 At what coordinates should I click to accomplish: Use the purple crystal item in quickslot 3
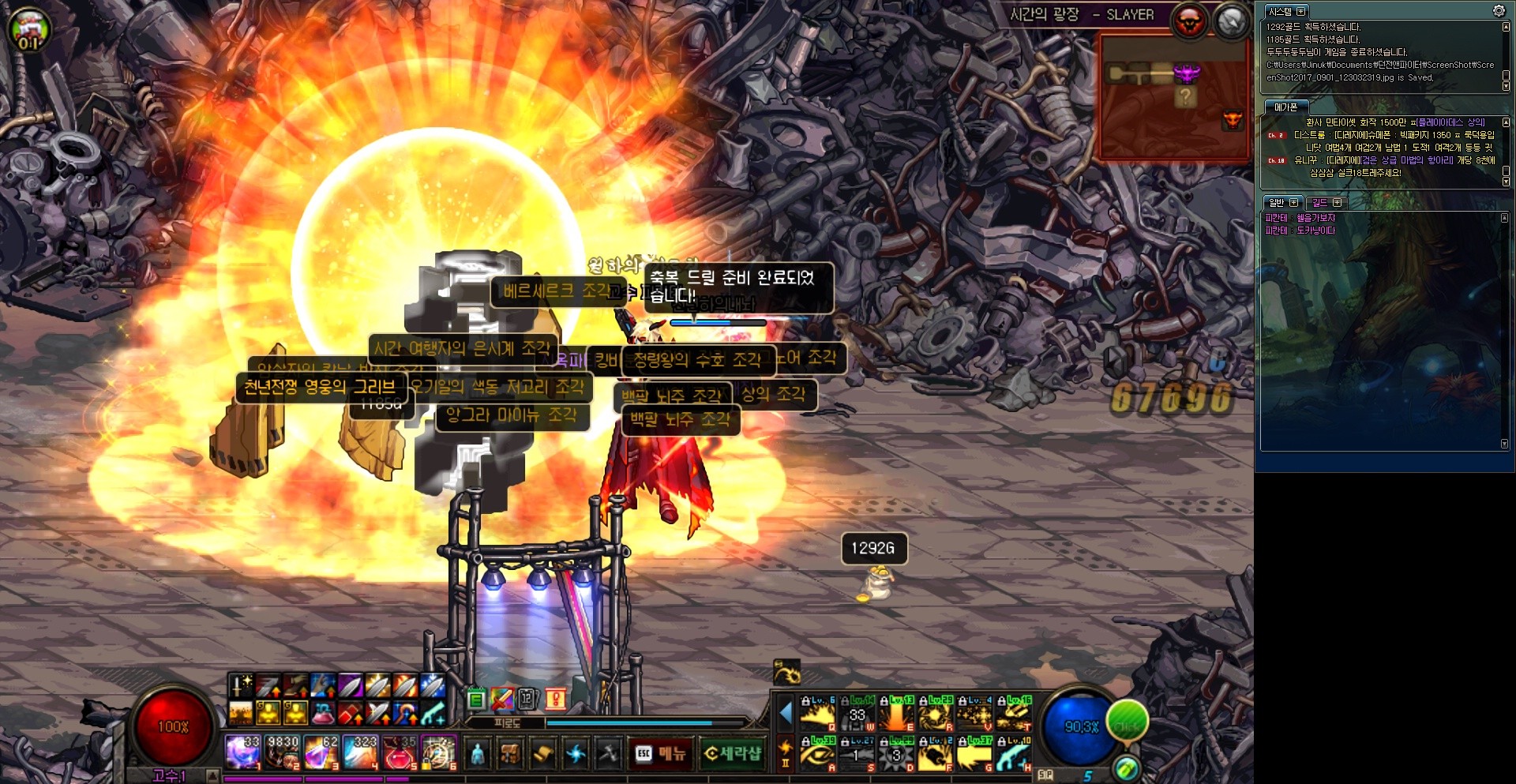coord(321,752)
